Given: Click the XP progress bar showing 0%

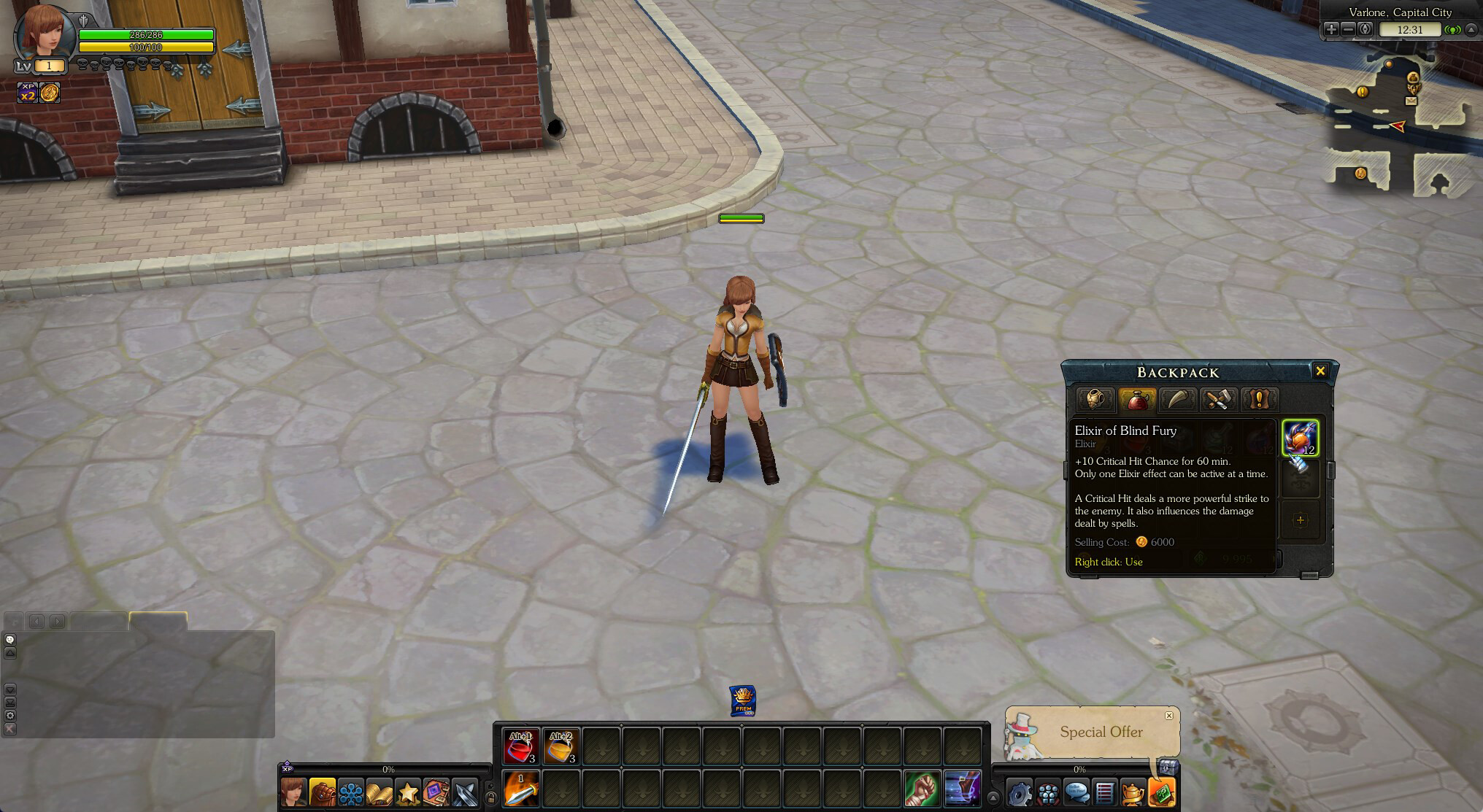Looking at the screenshot, I should point(387,769).
